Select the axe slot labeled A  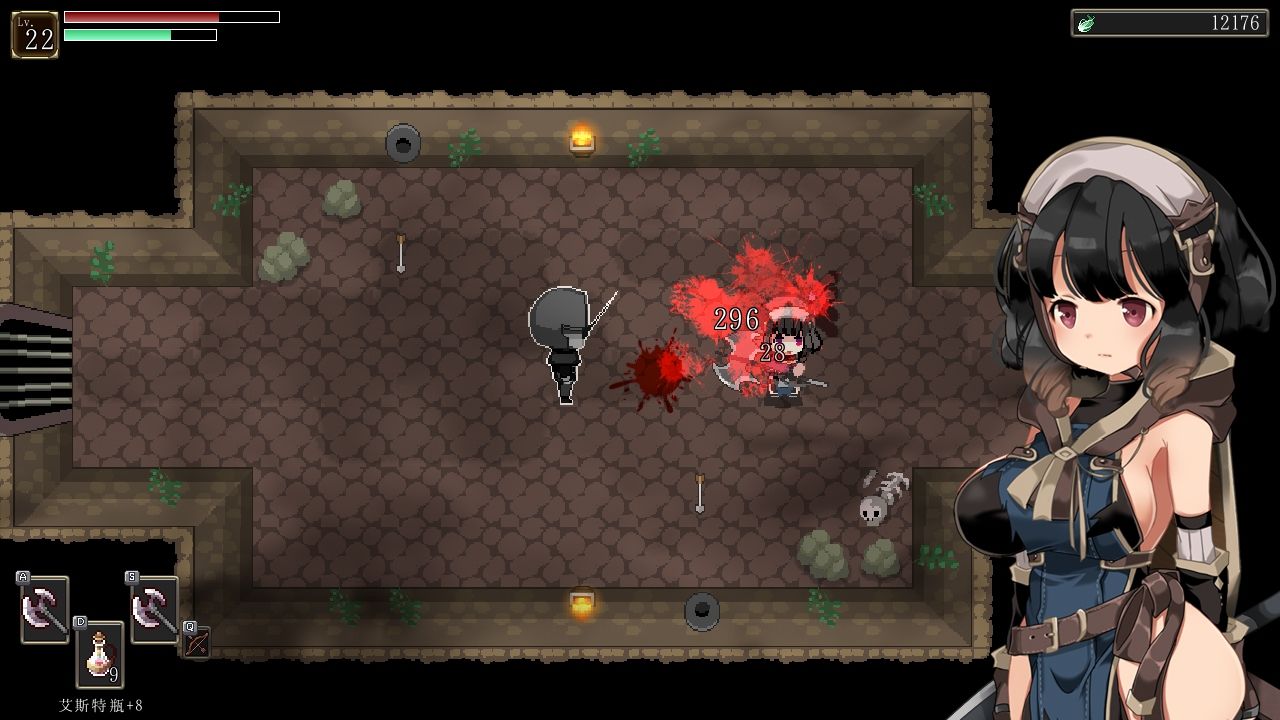coord(45,609)
